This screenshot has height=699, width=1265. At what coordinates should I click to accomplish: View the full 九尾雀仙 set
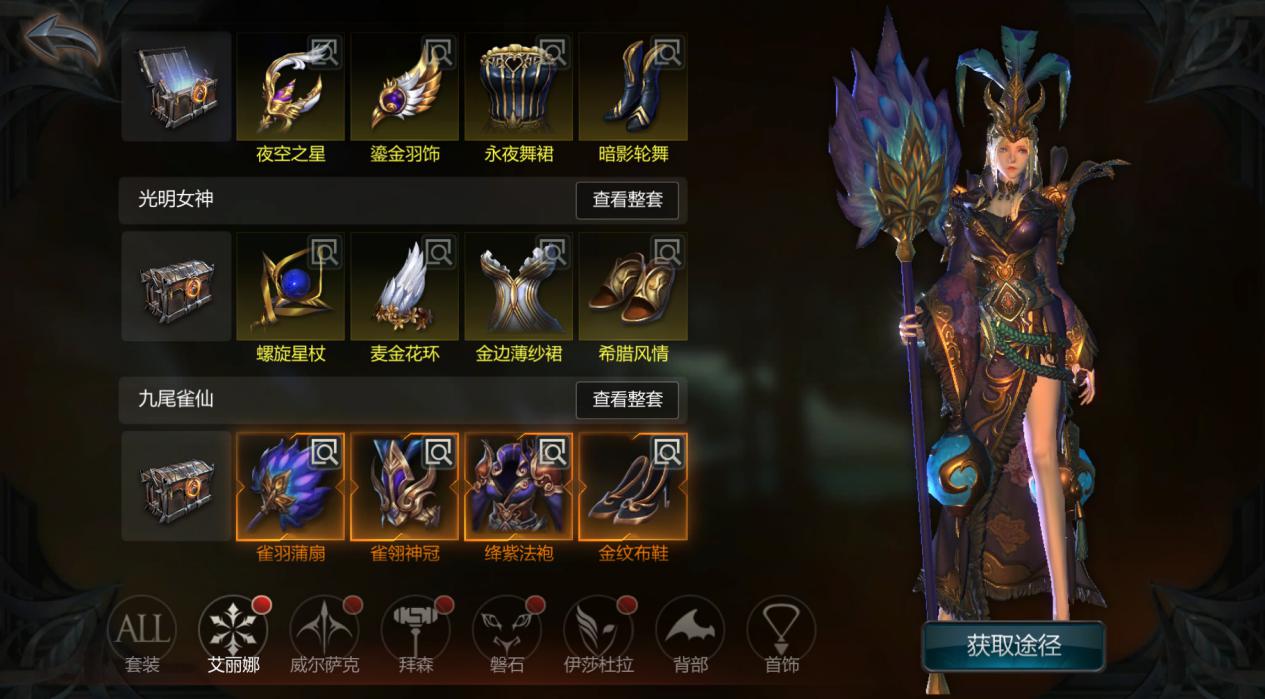pyautogui.click(x=627, y=400)
